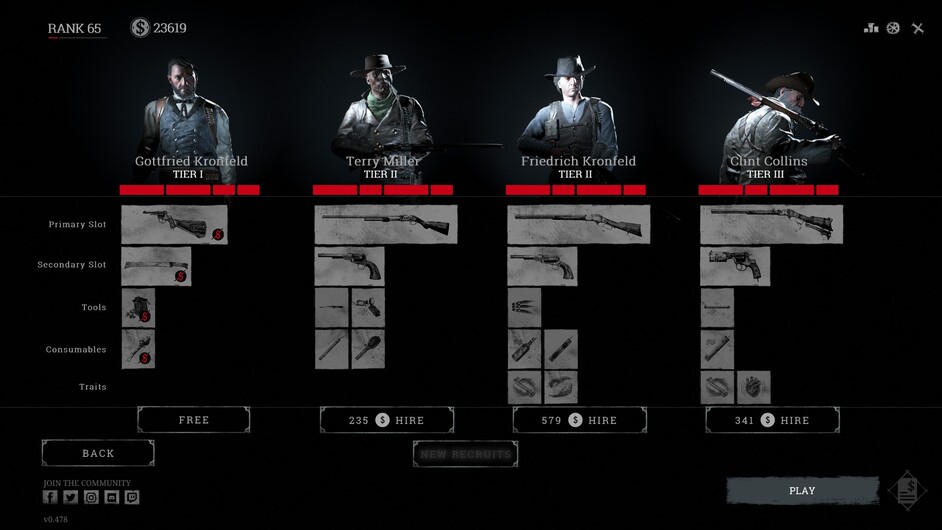942x530 pixels.
Task: Click the New Recruits button
Action: [x=465, y=454]
